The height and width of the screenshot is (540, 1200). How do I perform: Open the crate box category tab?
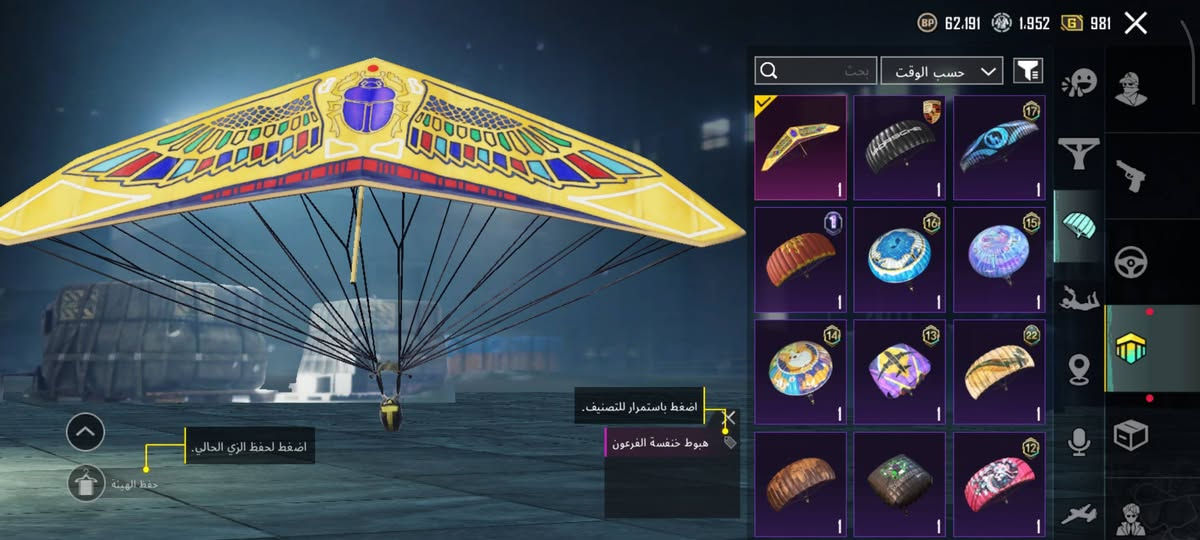1131,434
